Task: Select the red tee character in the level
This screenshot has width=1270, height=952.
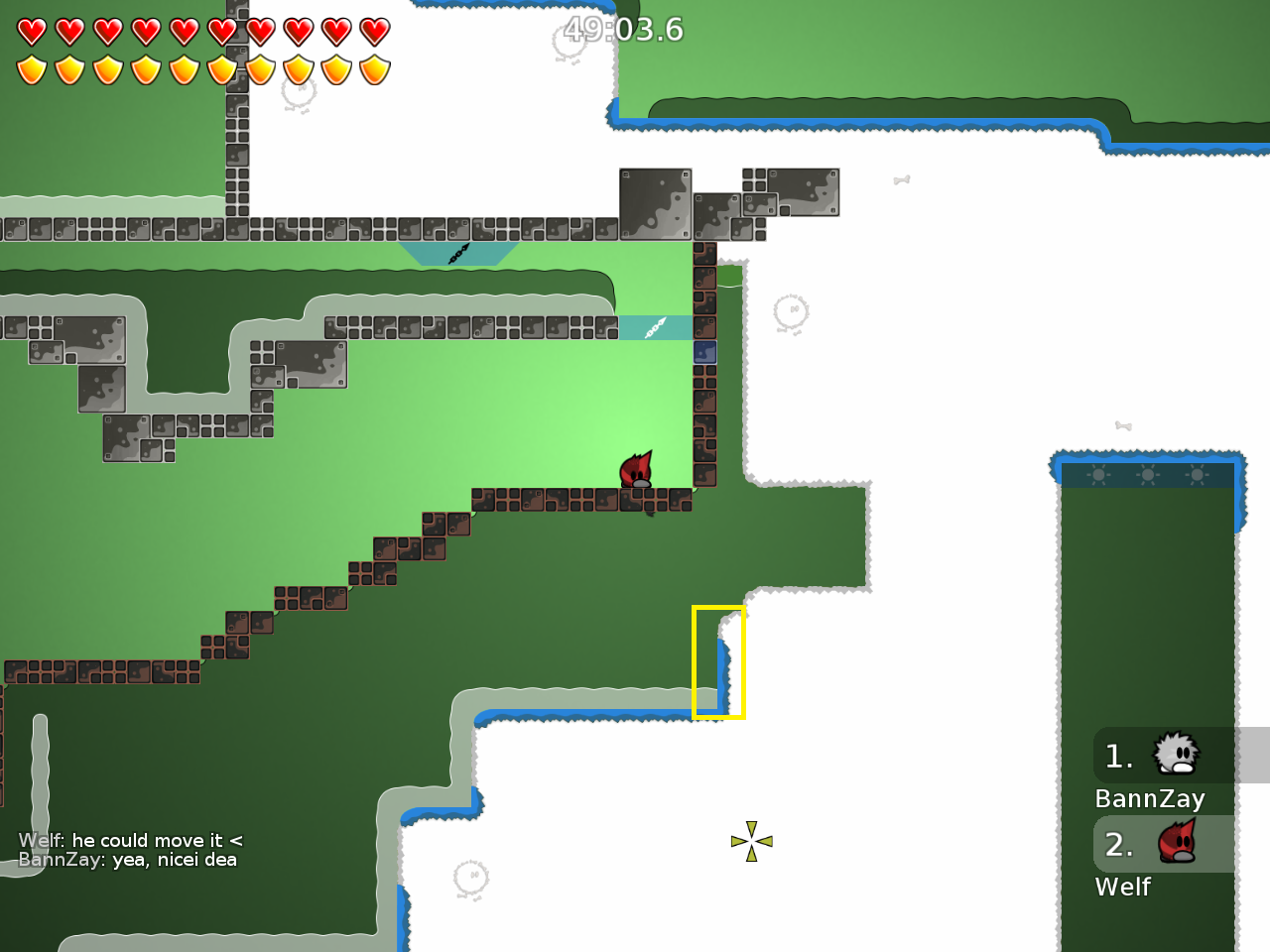Action: pos(636,469)
